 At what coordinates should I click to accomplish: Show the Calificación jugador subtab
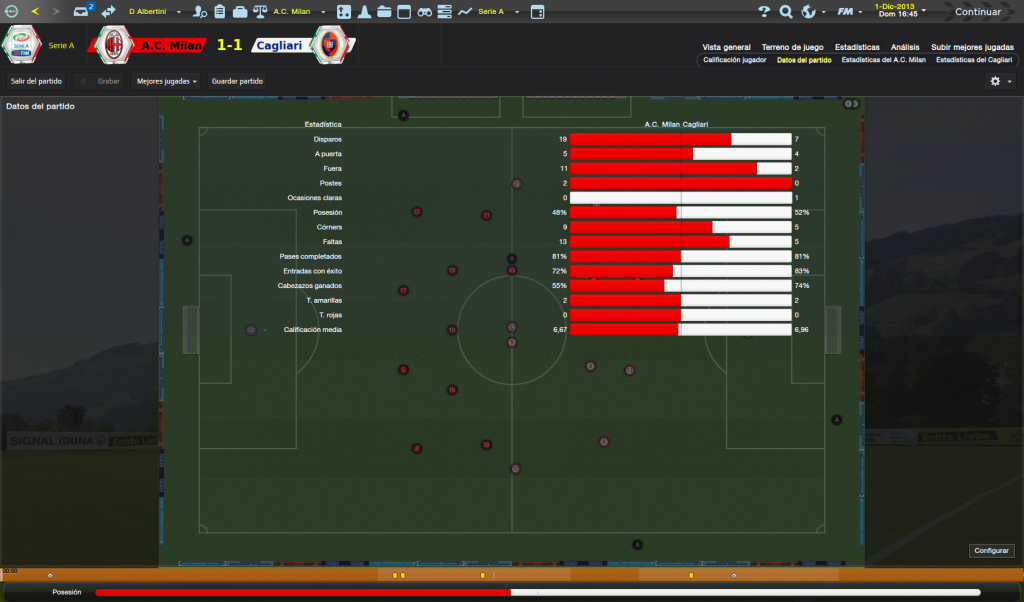pyautogui.click(x=734, y=60)
